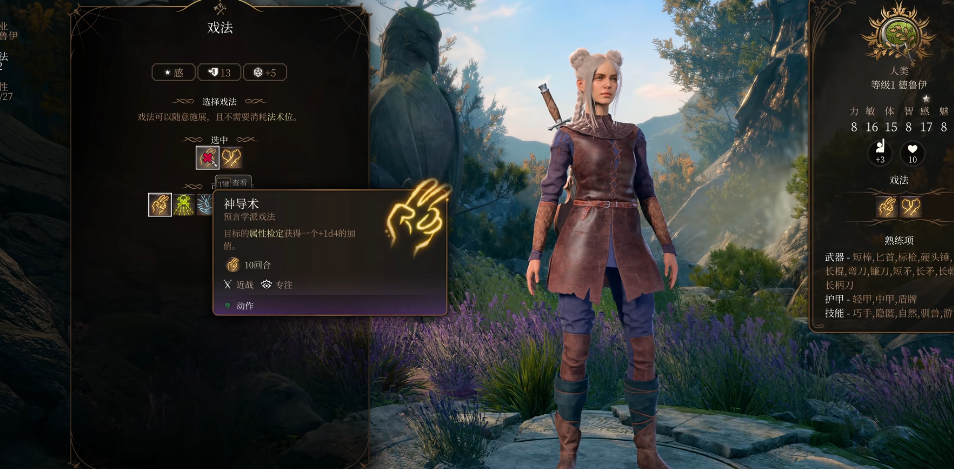Inspect the hand cantrip icon in the character summary
This screenshot has height=469, width=954.
click(x=887, y=207)
